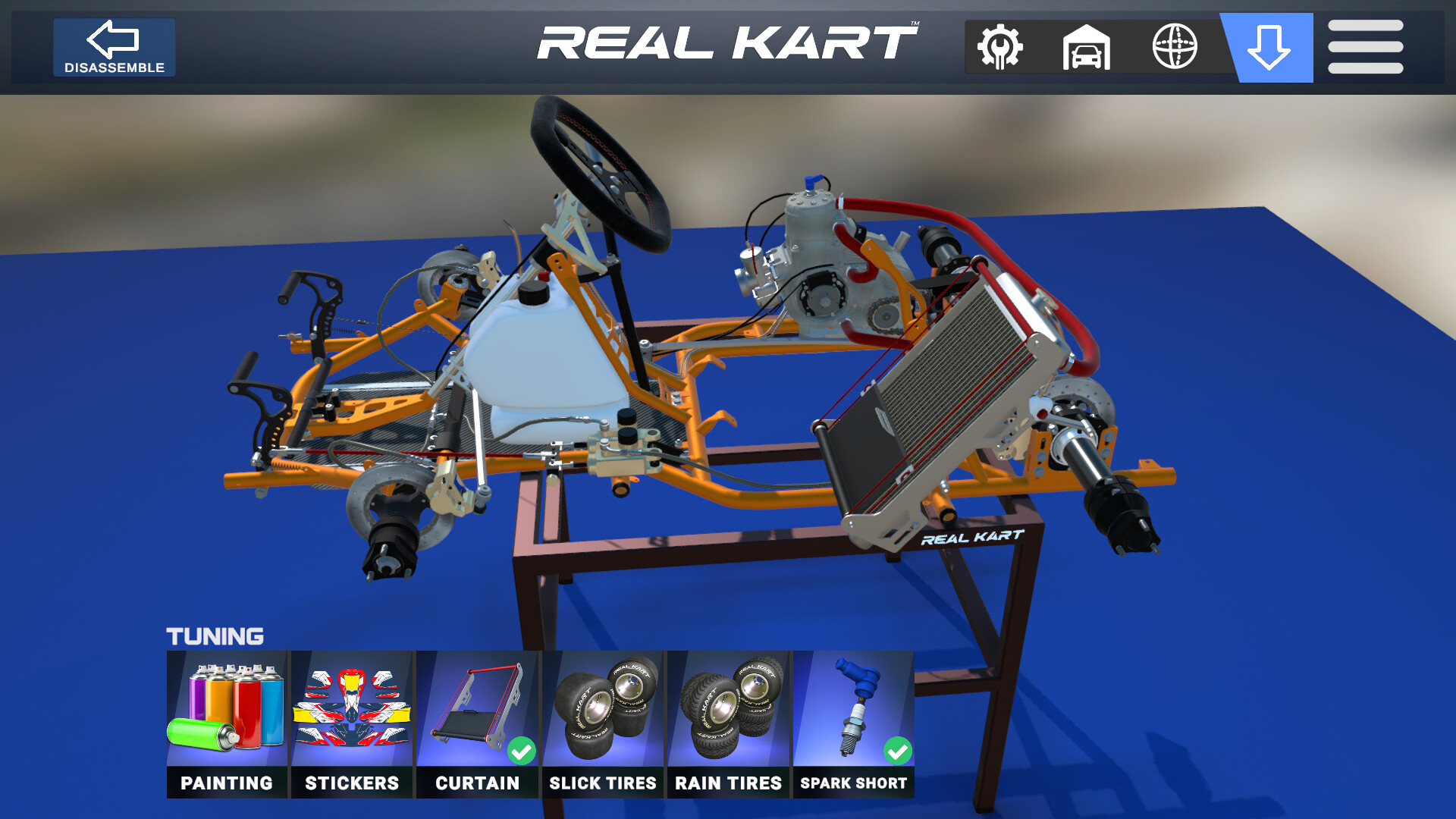Screen dimensions: 1456x819
Task: Open the main menu via hamburger button
Action: (1363, 47)
